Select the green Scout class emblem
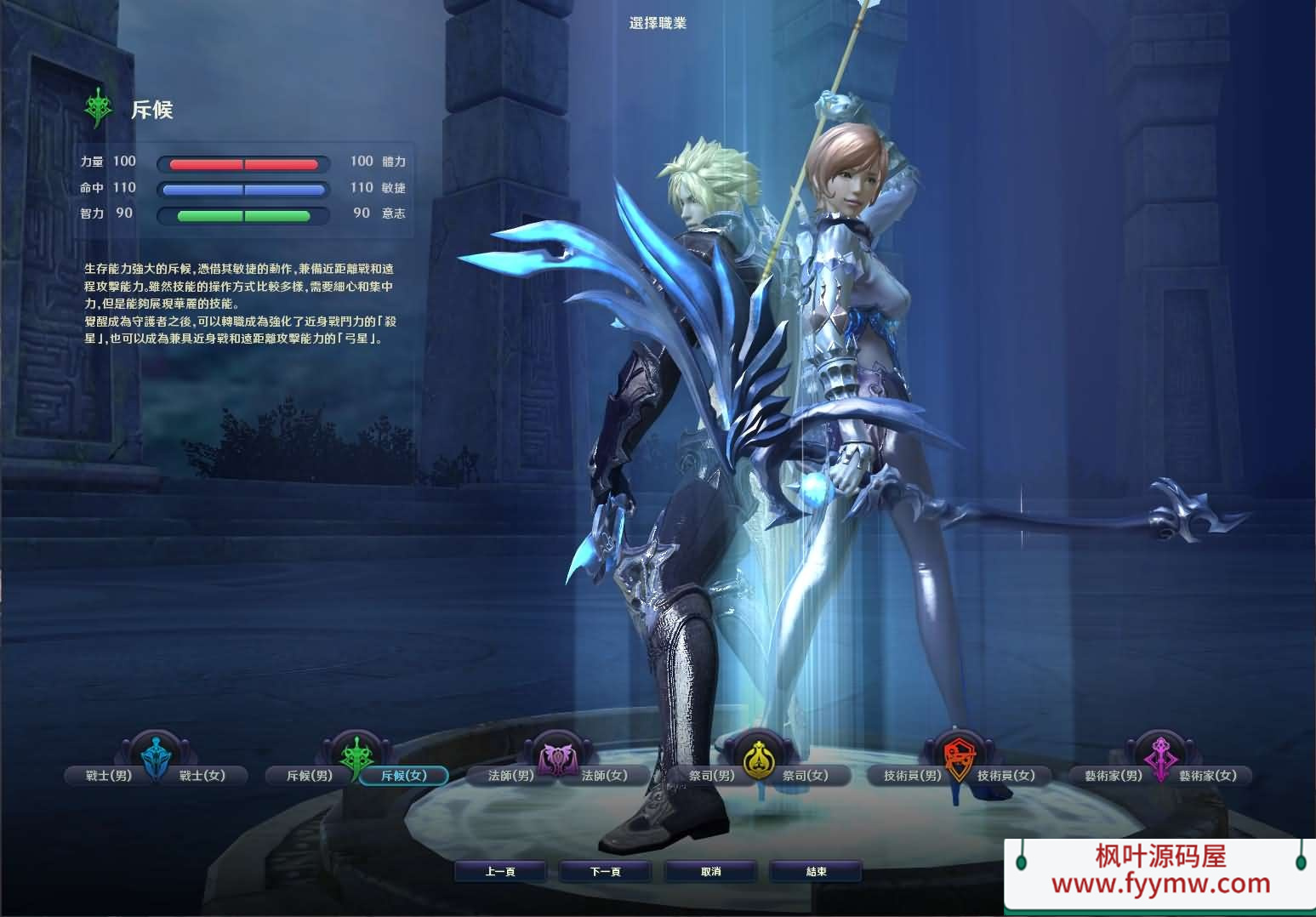The height and width of the screenshot is (917, 1316). [x=356, y=756]
